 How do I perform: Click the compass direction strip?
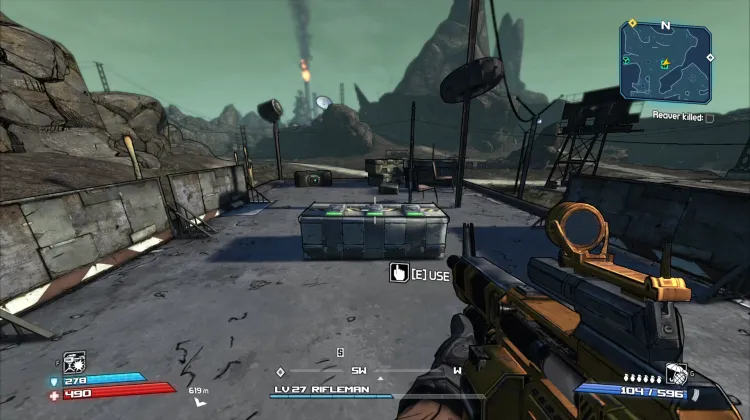pos(368,371)
